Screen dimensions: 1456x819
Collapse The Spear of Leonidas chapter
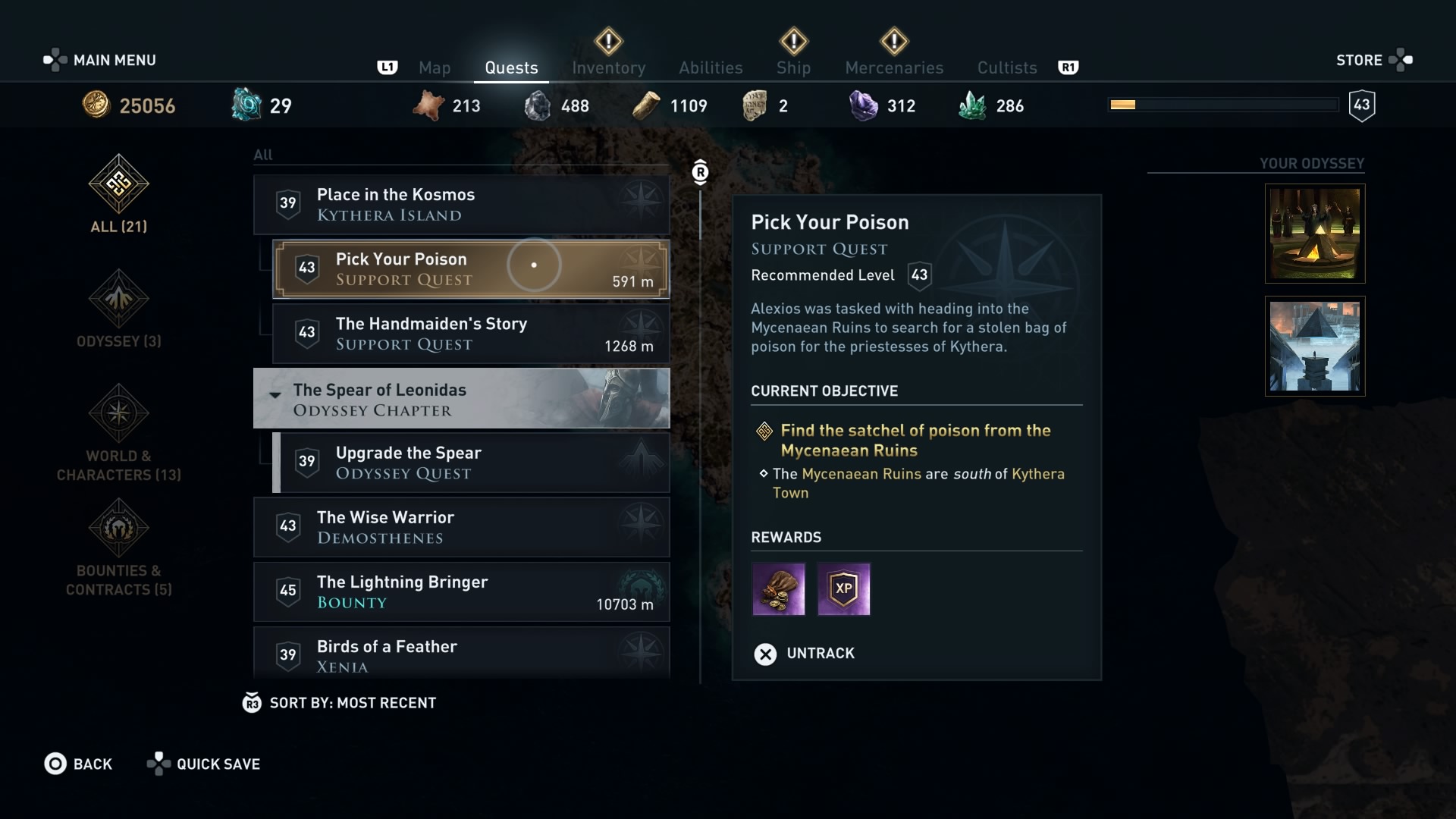tap(275, 395)
